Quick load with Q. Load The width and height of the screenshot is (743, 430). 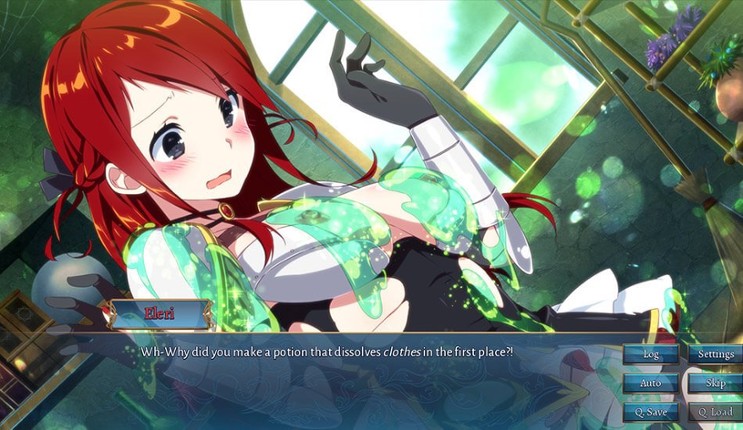pyautogui.click(x=714, y=411)
